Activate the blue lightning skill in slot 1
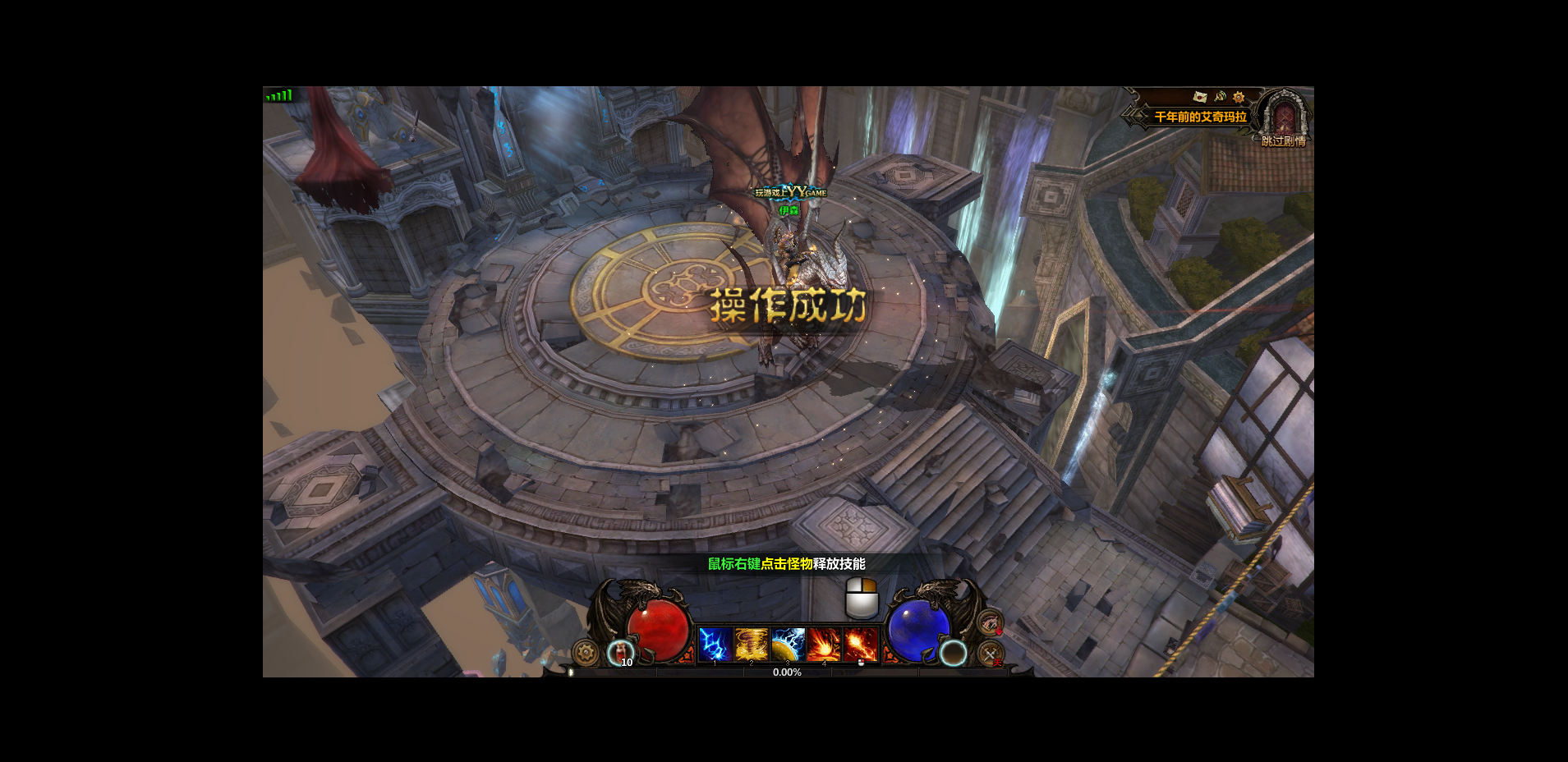 point(715,645)
